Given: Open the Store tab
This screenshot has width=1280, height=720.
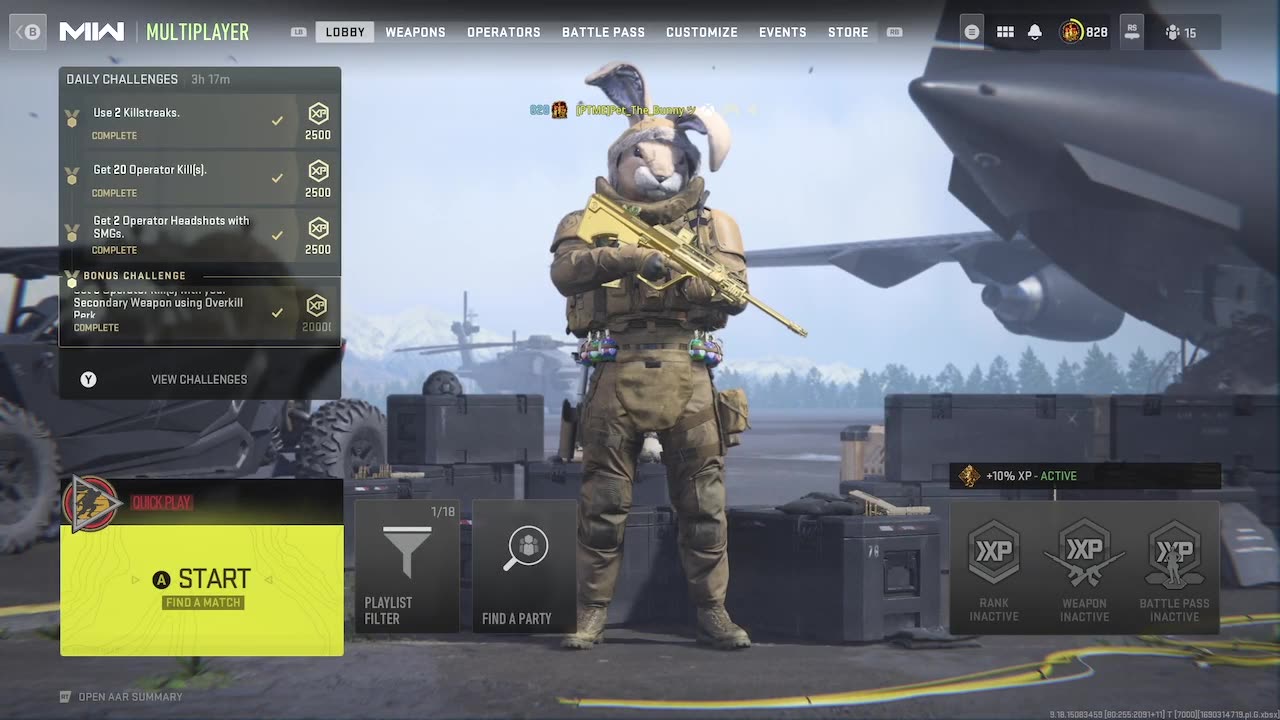Looking at the screenshot, I should (848, 32).
